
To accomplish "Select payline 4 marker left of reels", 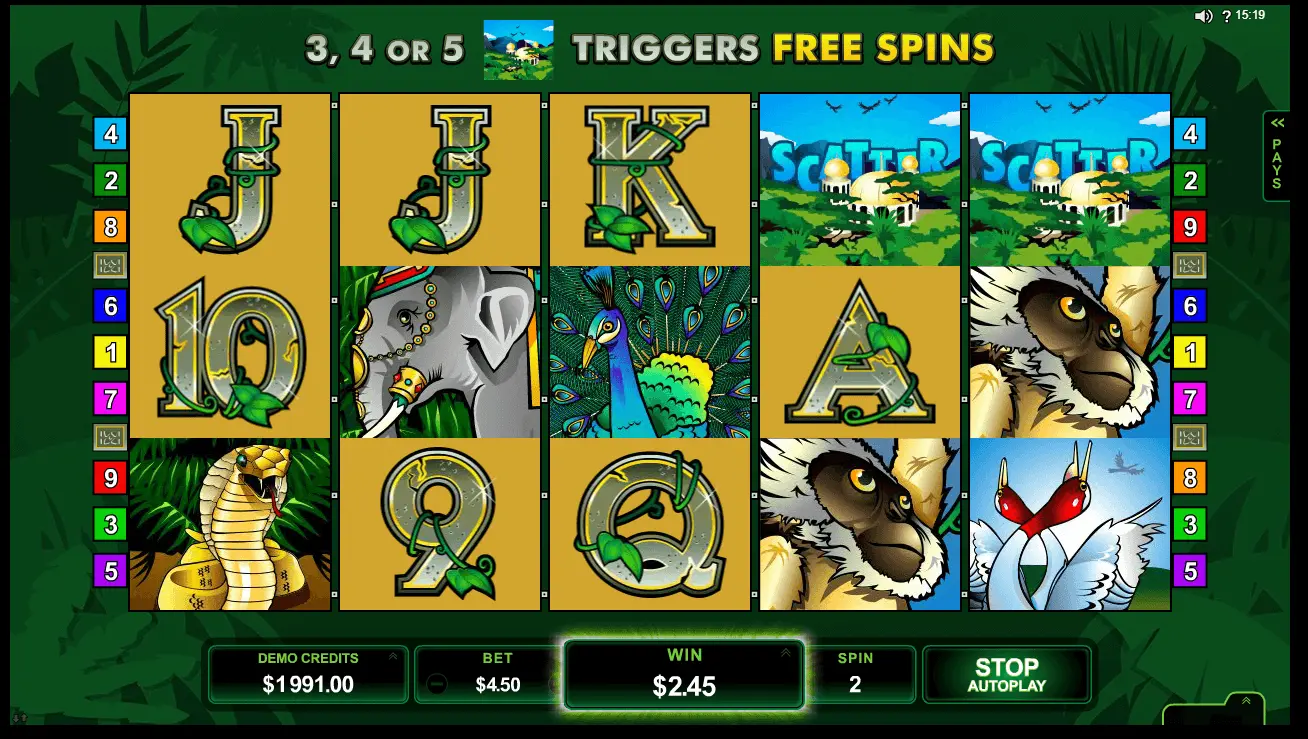I will click(x=110, y=133).
